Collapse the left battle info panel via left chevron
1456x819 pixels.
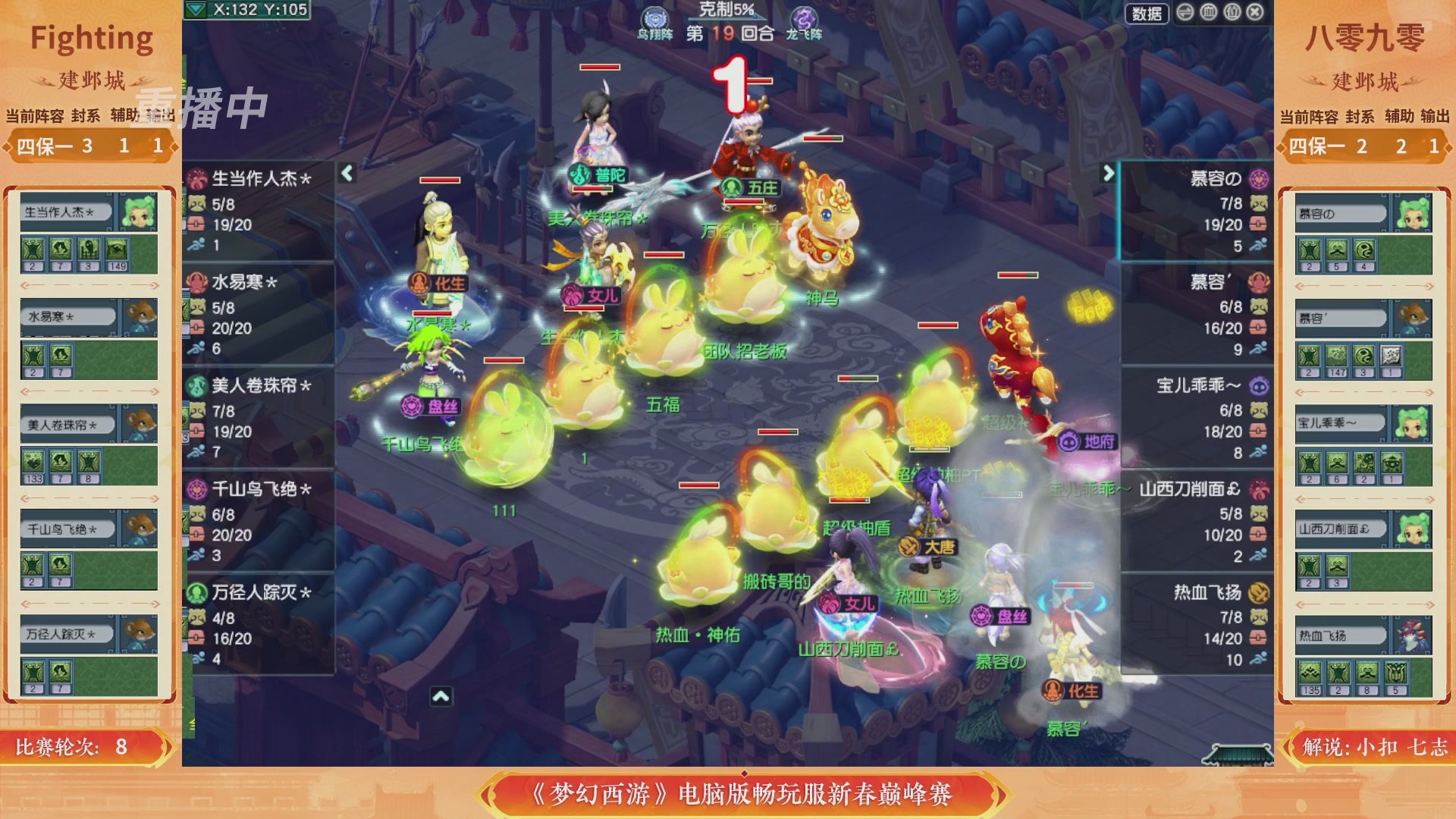pyautogui.click(x=346, y=173)
